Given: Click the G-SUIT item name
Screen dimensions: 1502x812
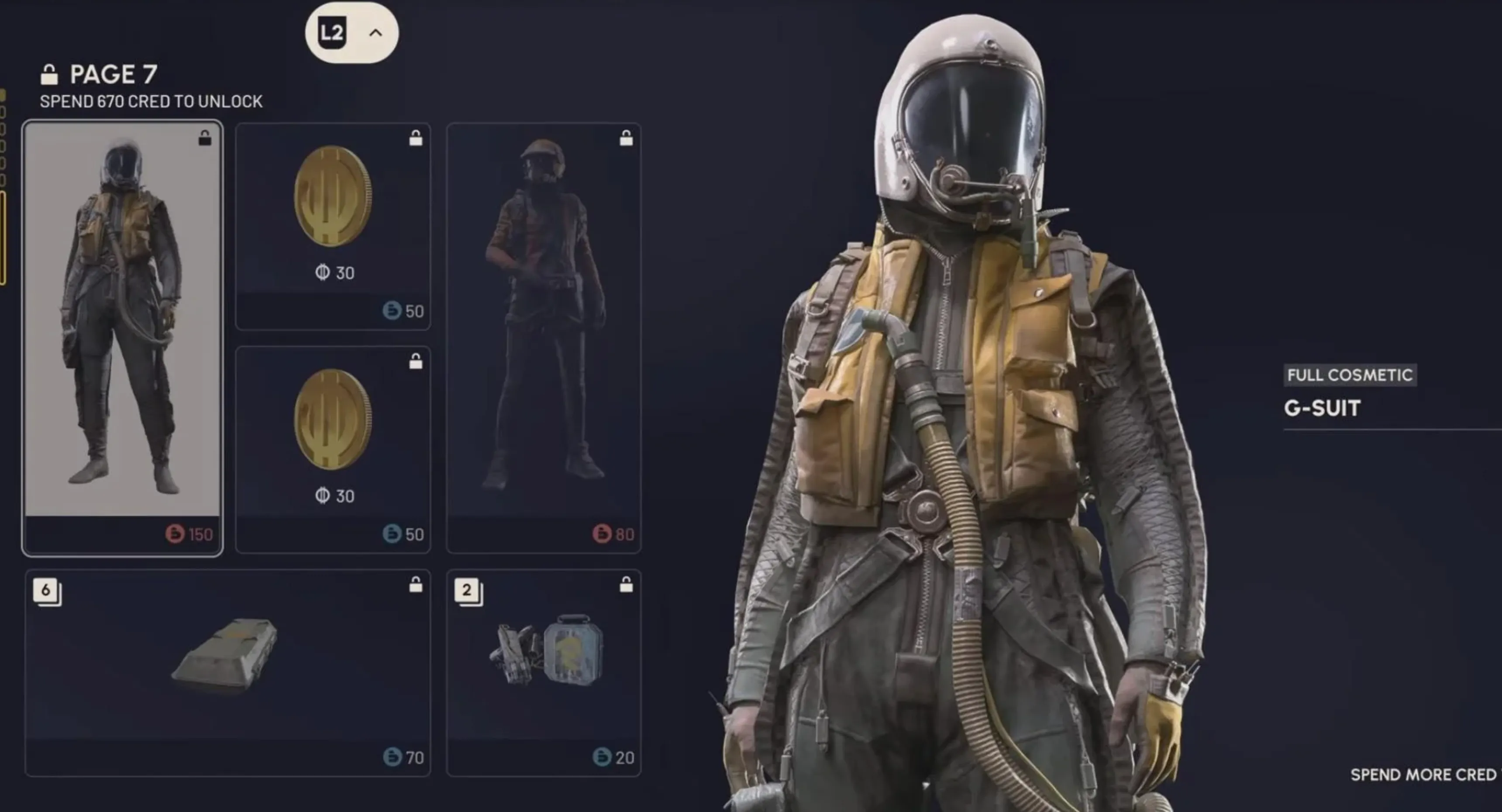Looking at the screenshot, I should [x=1321, y=409].
